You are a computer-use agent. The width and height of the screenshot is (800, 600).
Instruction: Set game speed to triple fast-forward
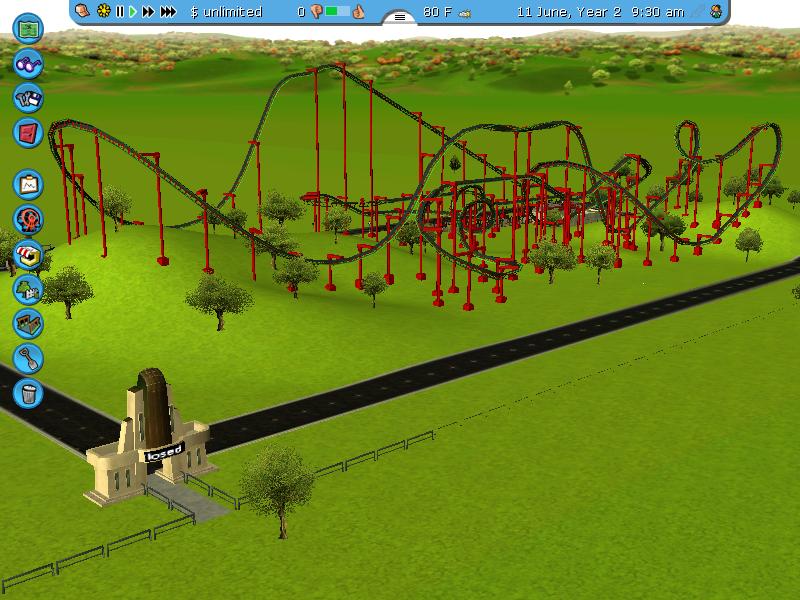click(x=169, y=12)
